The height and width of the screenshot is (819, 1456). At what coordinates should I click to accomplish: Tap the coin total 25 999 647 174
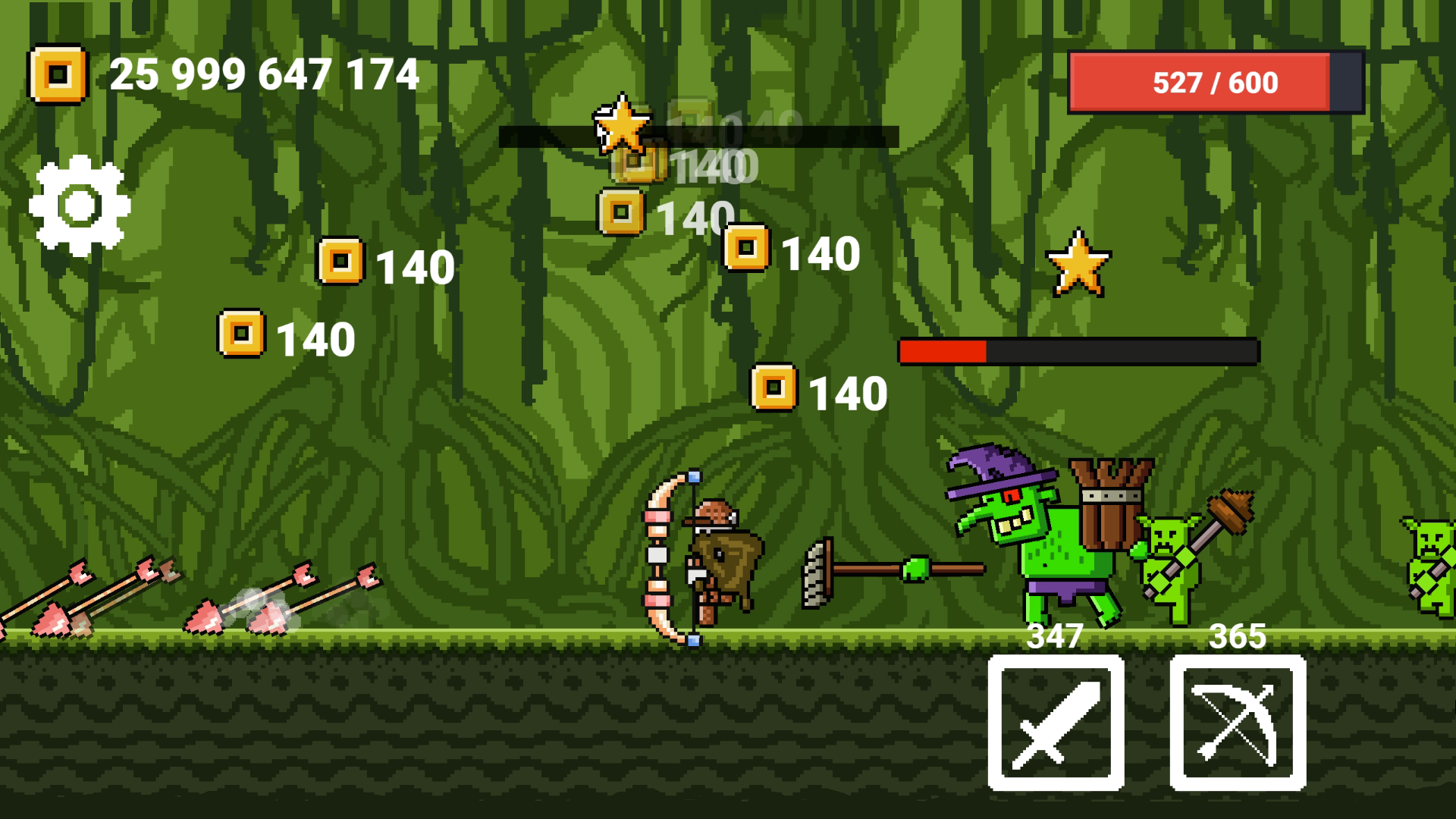pos(264,74)
